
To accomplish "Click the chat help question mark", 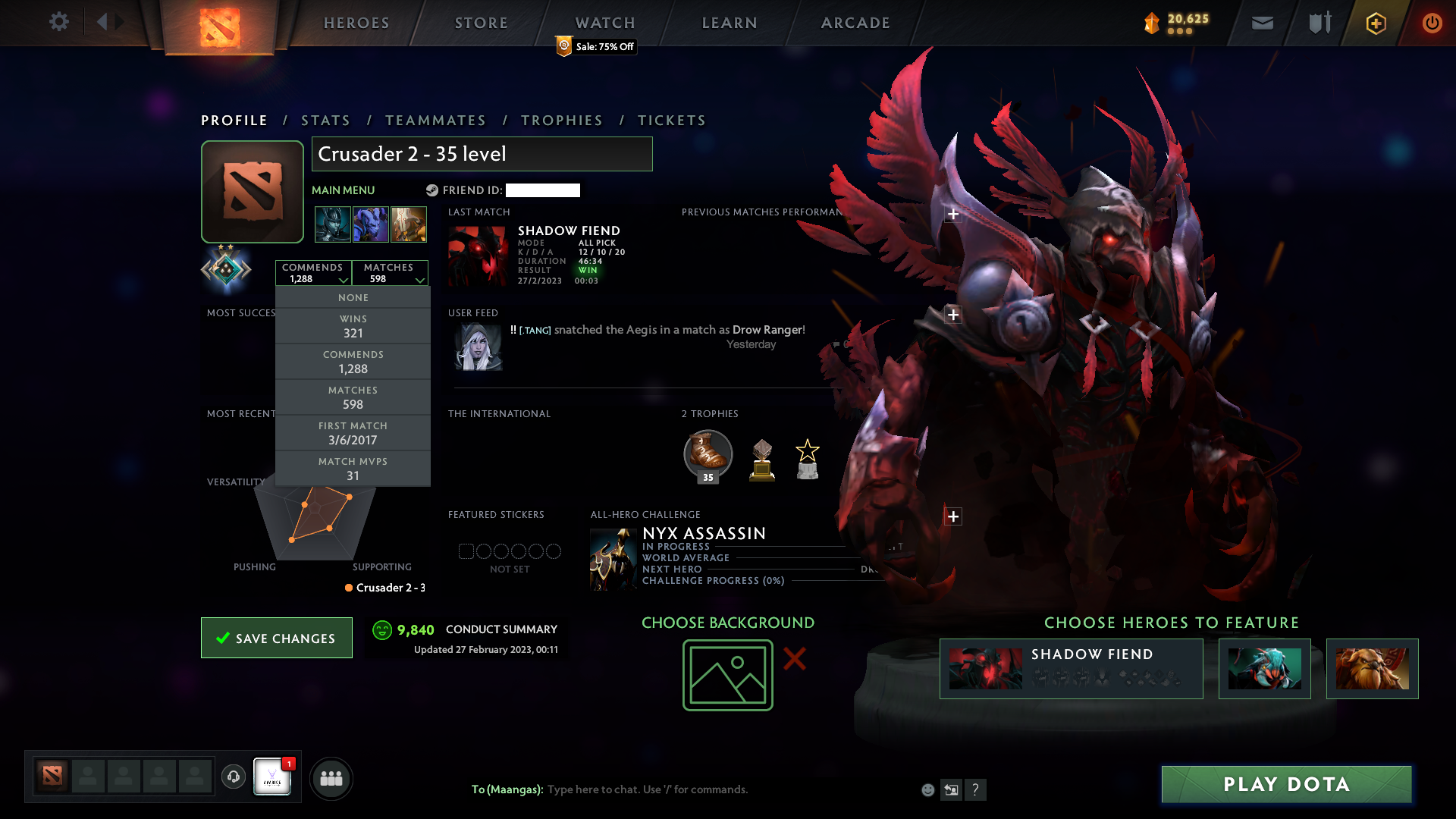I will tap(977, 790).
